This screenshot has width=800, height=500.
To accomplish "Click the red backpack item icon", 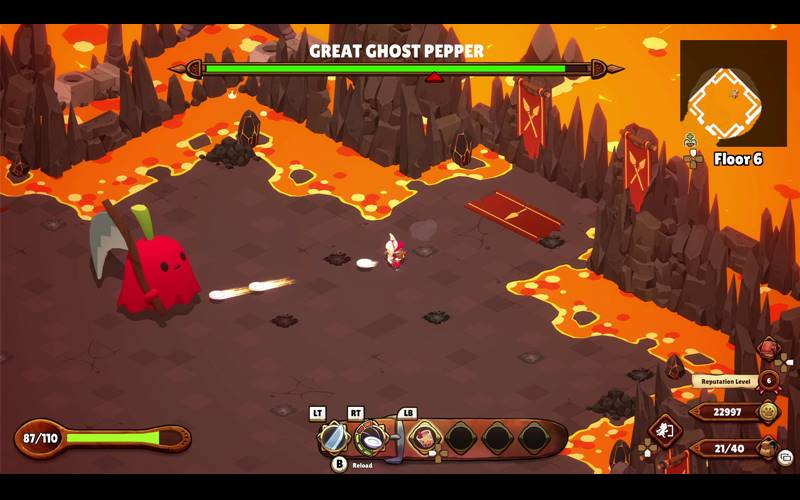I will (767, 349).
